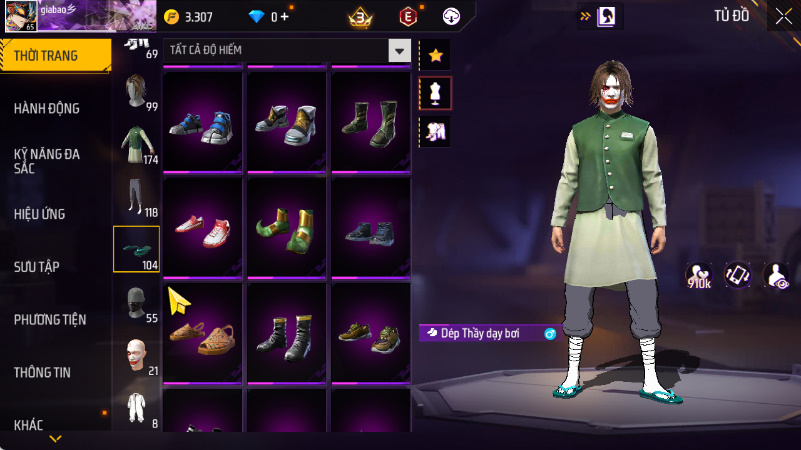Select the red and white sneakers

click(x=202, y=225)
